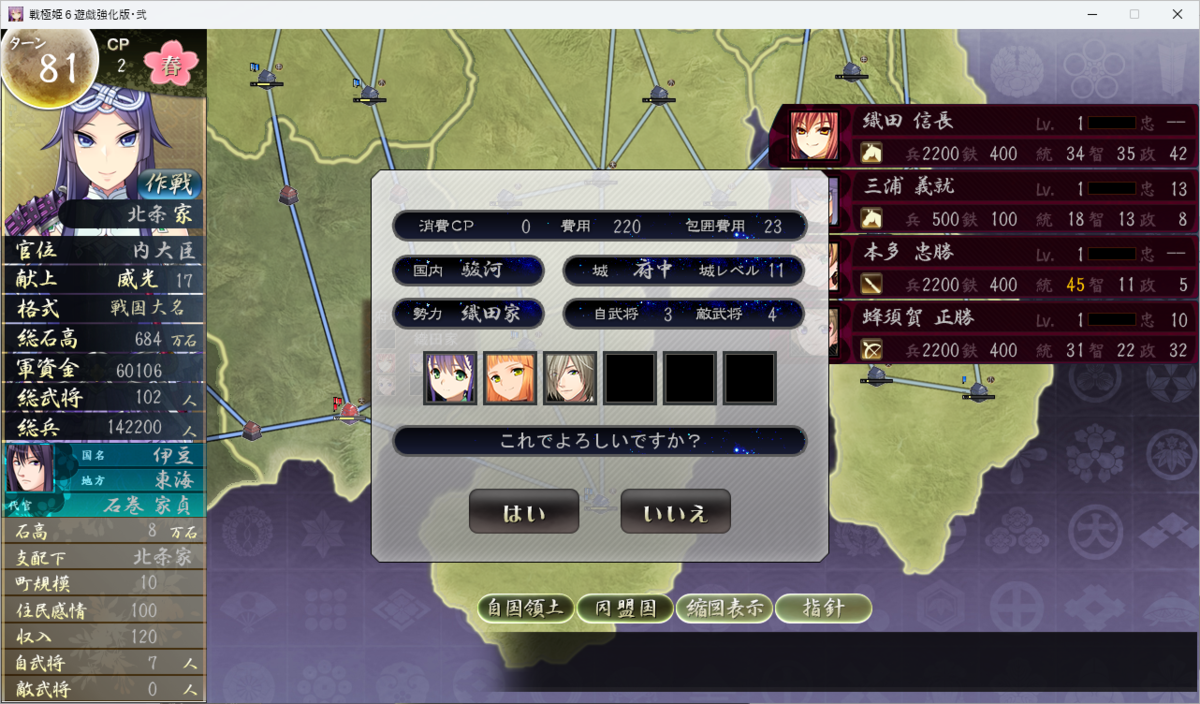Close the game window
Viewport: 1200px width, 704px height.
pyautogui.click(x=1176, y=14)
